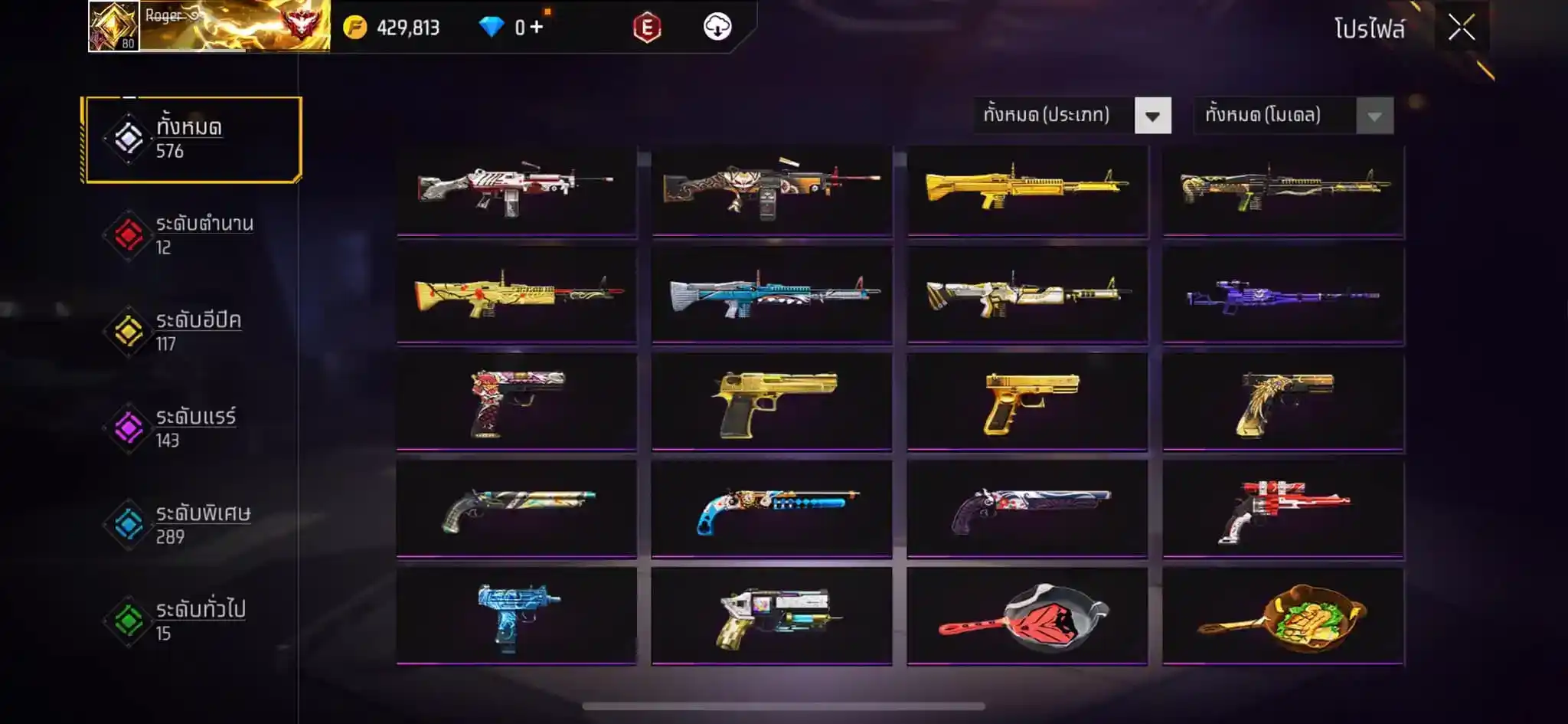Open the Roger player avatar banner
Image resolution: width=1568 pixels, height=724 pixels.
coord(208,26)
